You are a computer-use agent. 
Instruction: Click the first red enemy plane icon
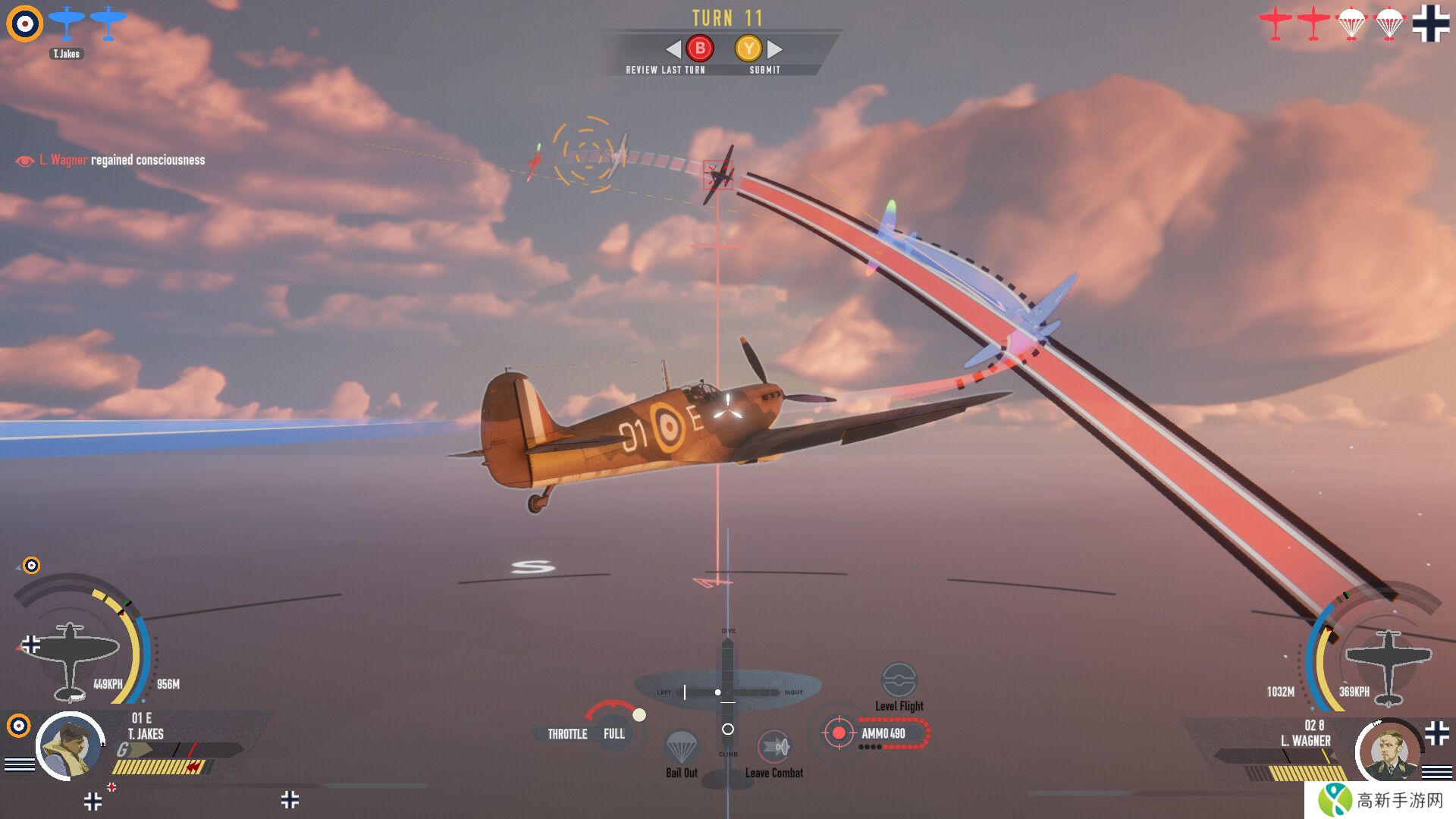(x=1276, y=24)
